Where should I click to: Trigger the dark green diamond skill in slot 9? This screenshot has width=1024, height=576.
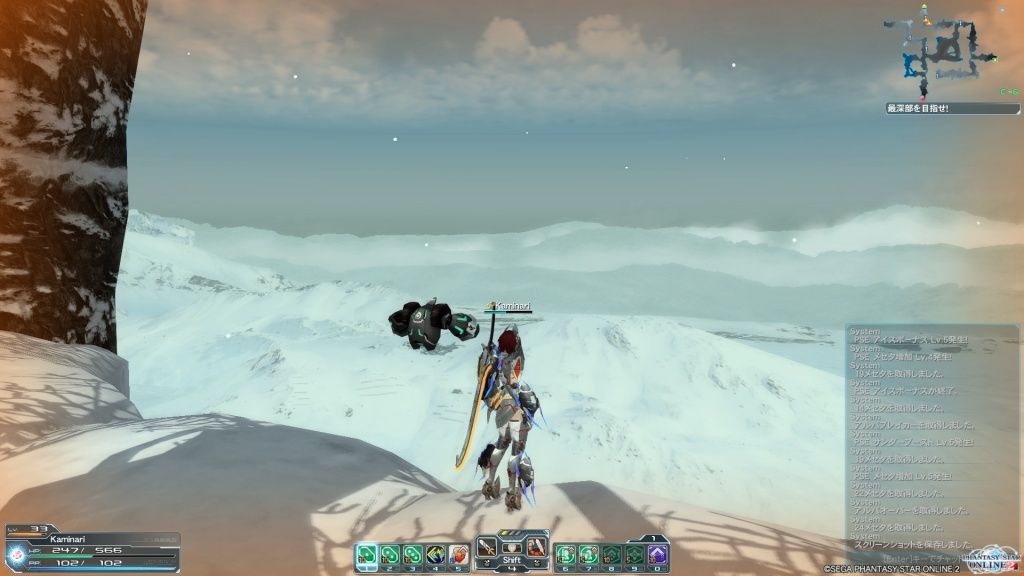click(634, 554)
